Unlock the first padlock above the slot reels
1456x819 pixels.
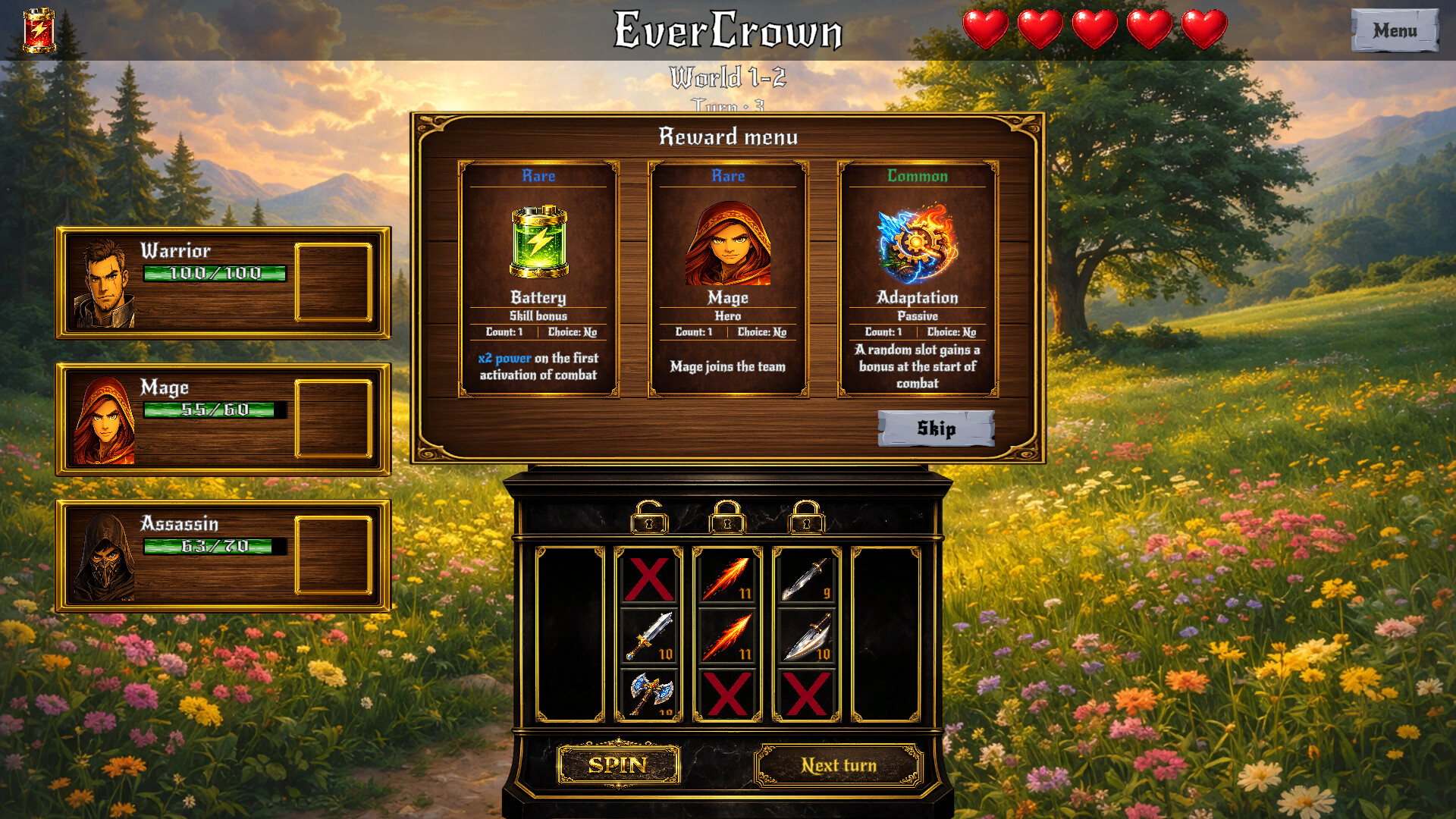click(x=648, y=519)
